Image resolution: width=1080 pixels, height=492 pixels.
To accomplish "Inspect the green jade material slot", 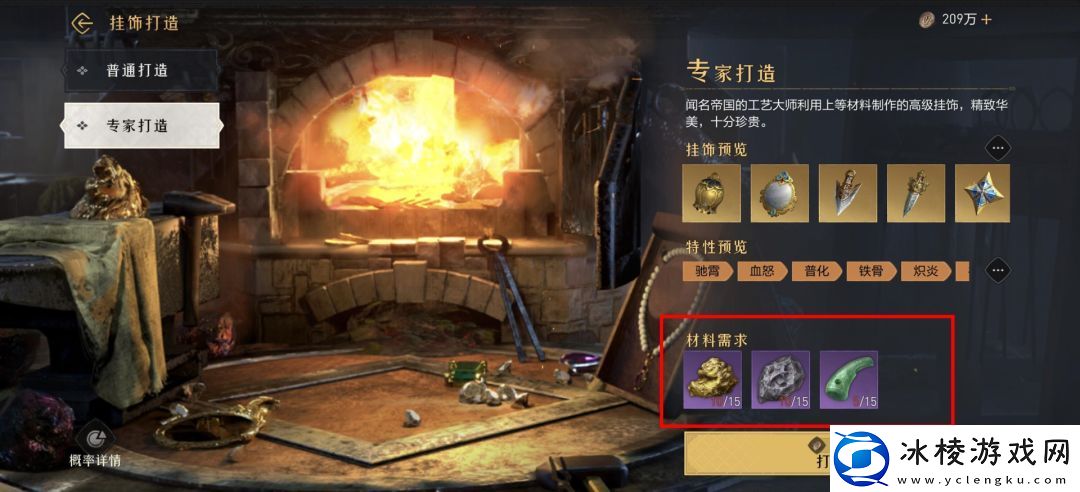I will pyautogui.click(x=849, y=380).
